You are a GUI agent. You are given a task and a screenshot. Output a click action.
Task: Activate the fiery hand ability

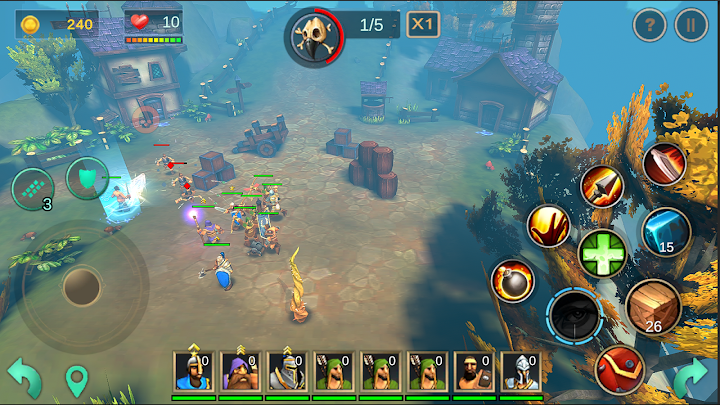point(548,227)
